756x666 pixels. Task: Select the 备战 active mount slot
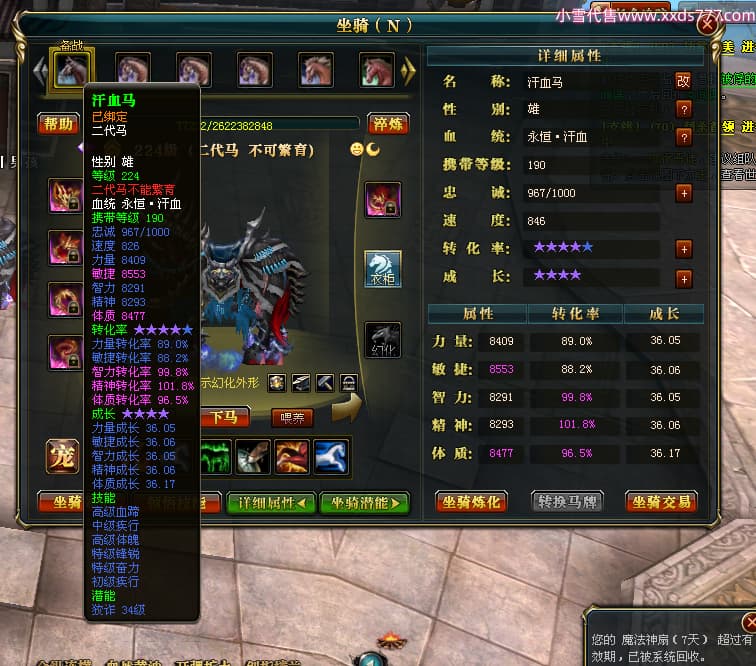tap(71, 69)
